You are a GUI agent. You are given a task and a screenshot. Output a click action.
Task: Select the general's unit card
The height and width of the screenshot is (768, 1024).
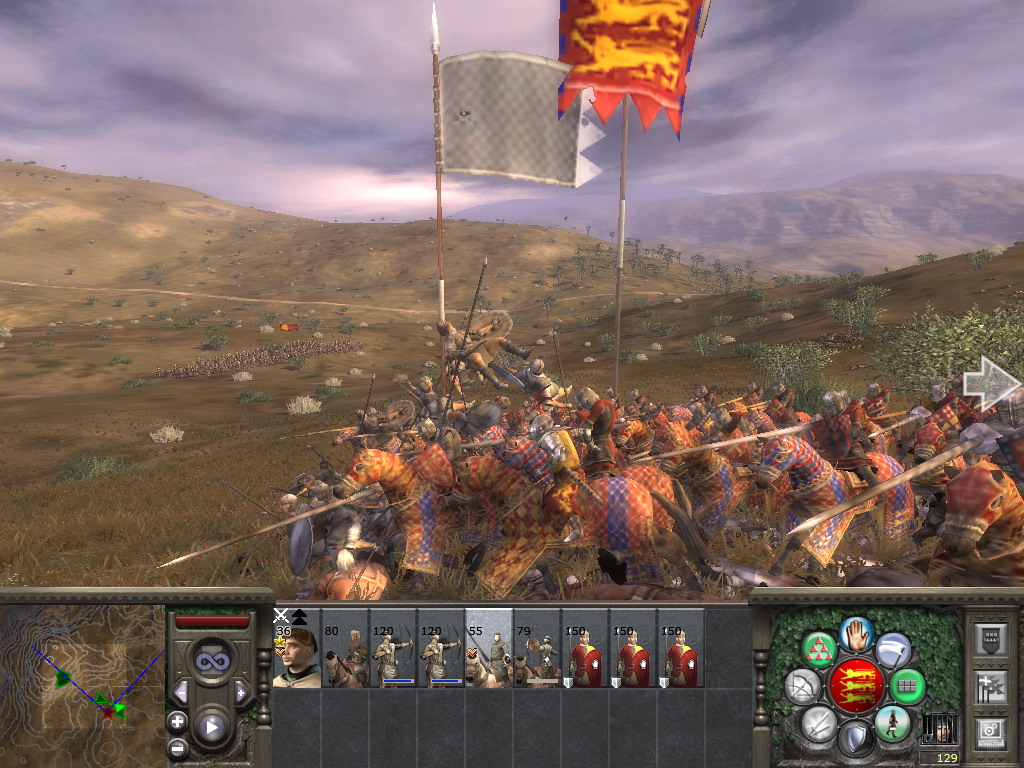[296, 650]
